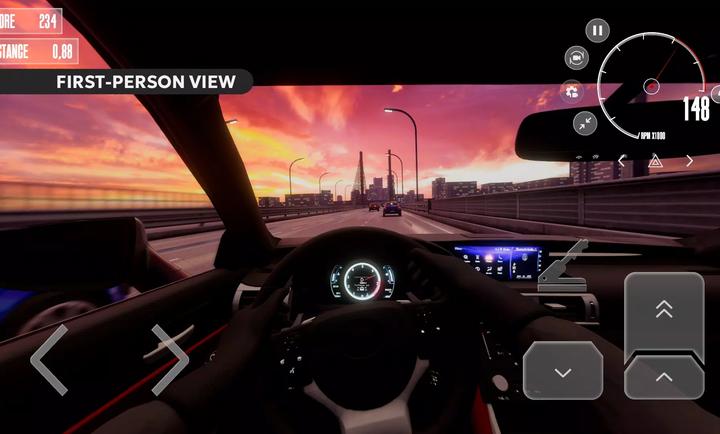Pause the game with the pause button
The width and height of the screenshot is (720, 434).
pyautogui.click(x=597, y=31)
